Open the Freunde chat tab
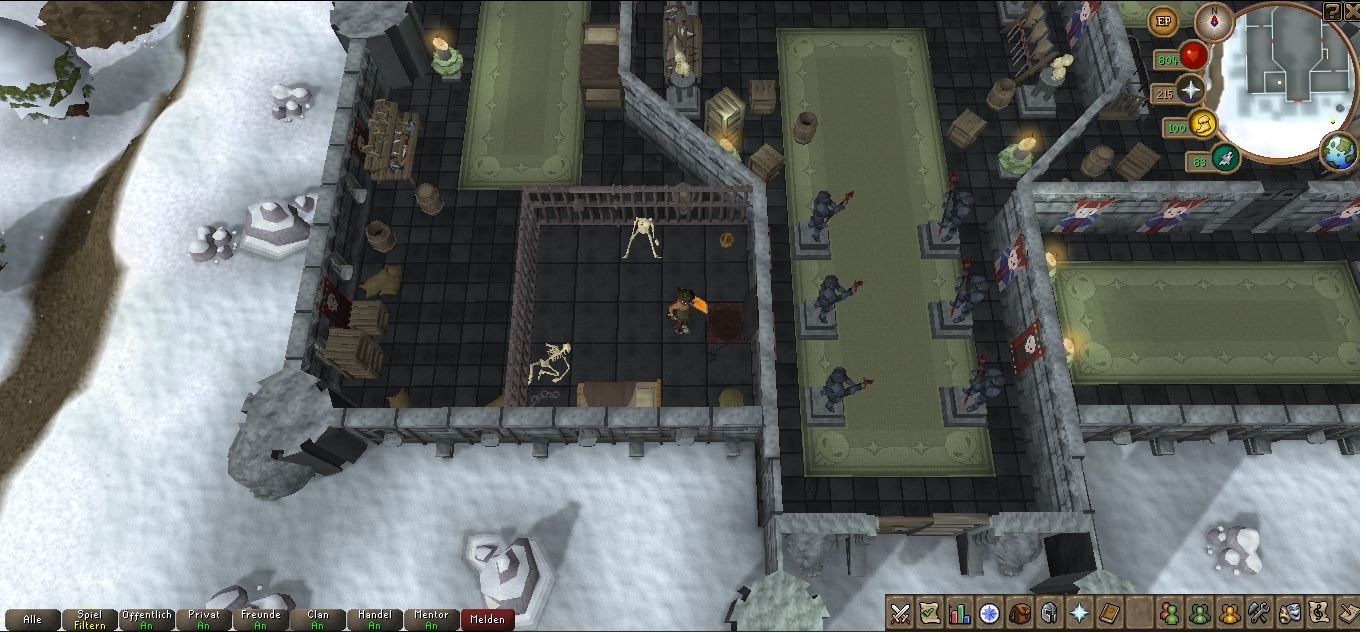Viewport: 1366px width, 633px height. (x=261, y=620)
